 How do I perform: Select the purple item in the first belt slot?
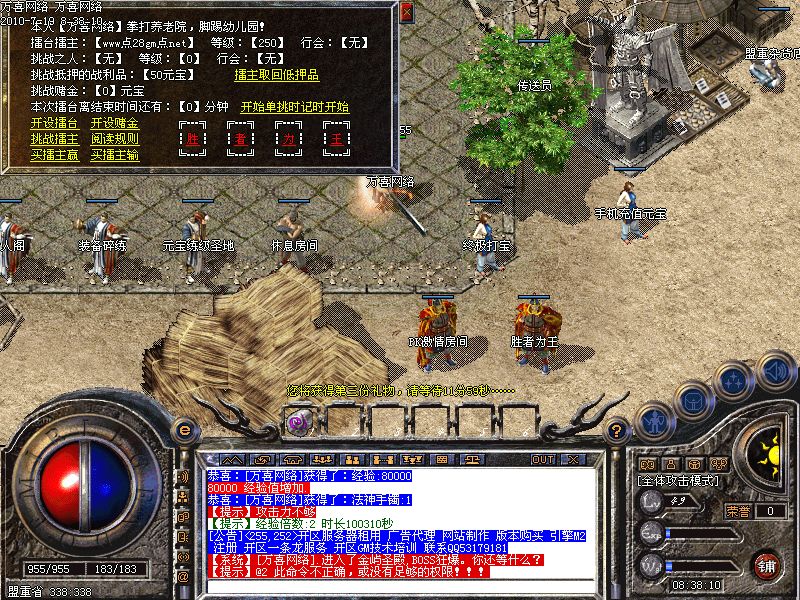click(x=298, y=422)
